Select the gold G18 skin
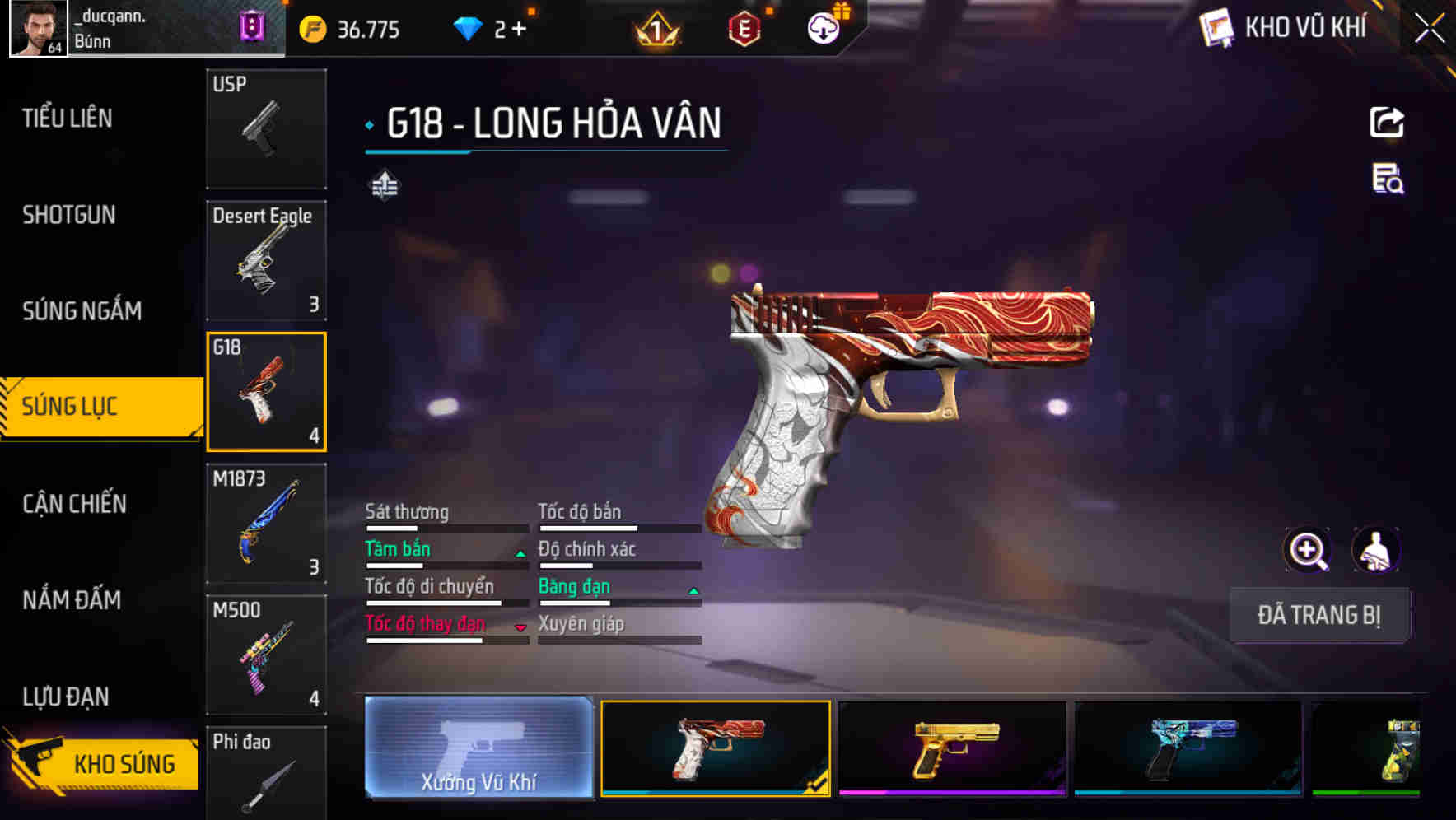The width and height of the screenshot is (1456, 820). click(952, 748)
